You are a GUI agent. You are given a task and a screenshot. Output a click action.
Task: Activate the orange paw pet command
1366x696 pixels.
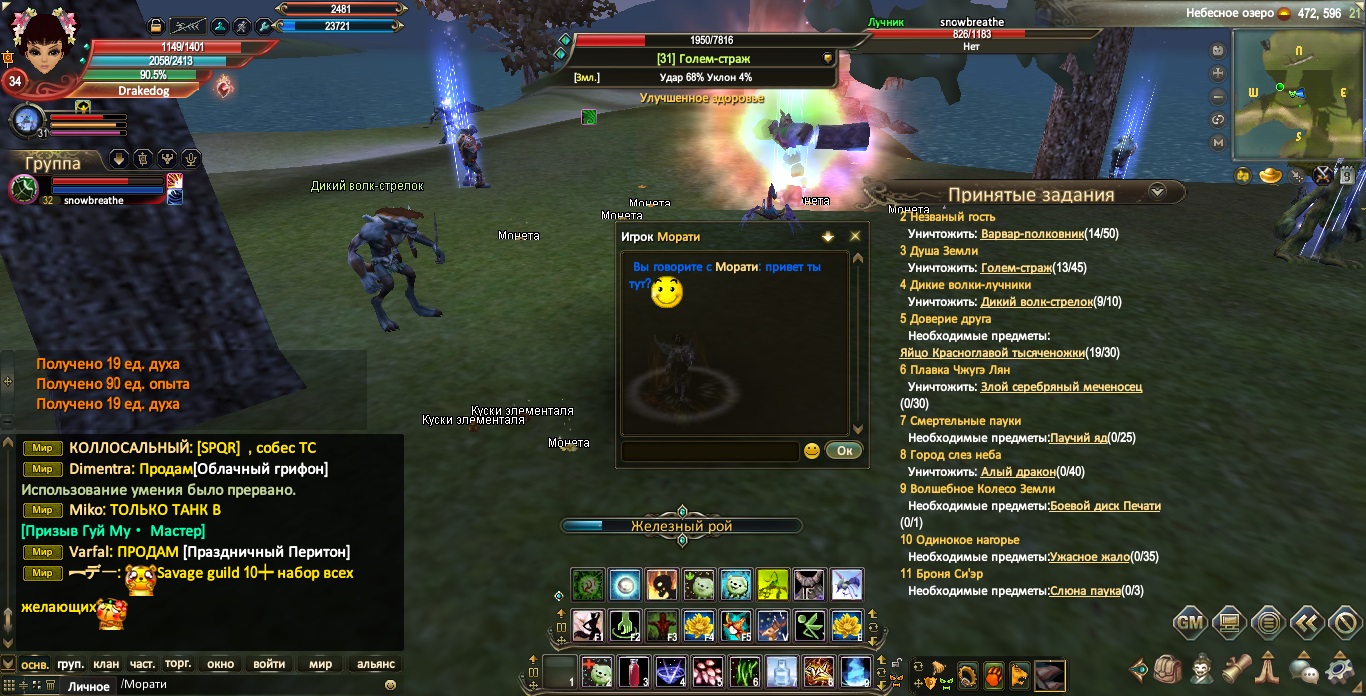pos(994,675)
